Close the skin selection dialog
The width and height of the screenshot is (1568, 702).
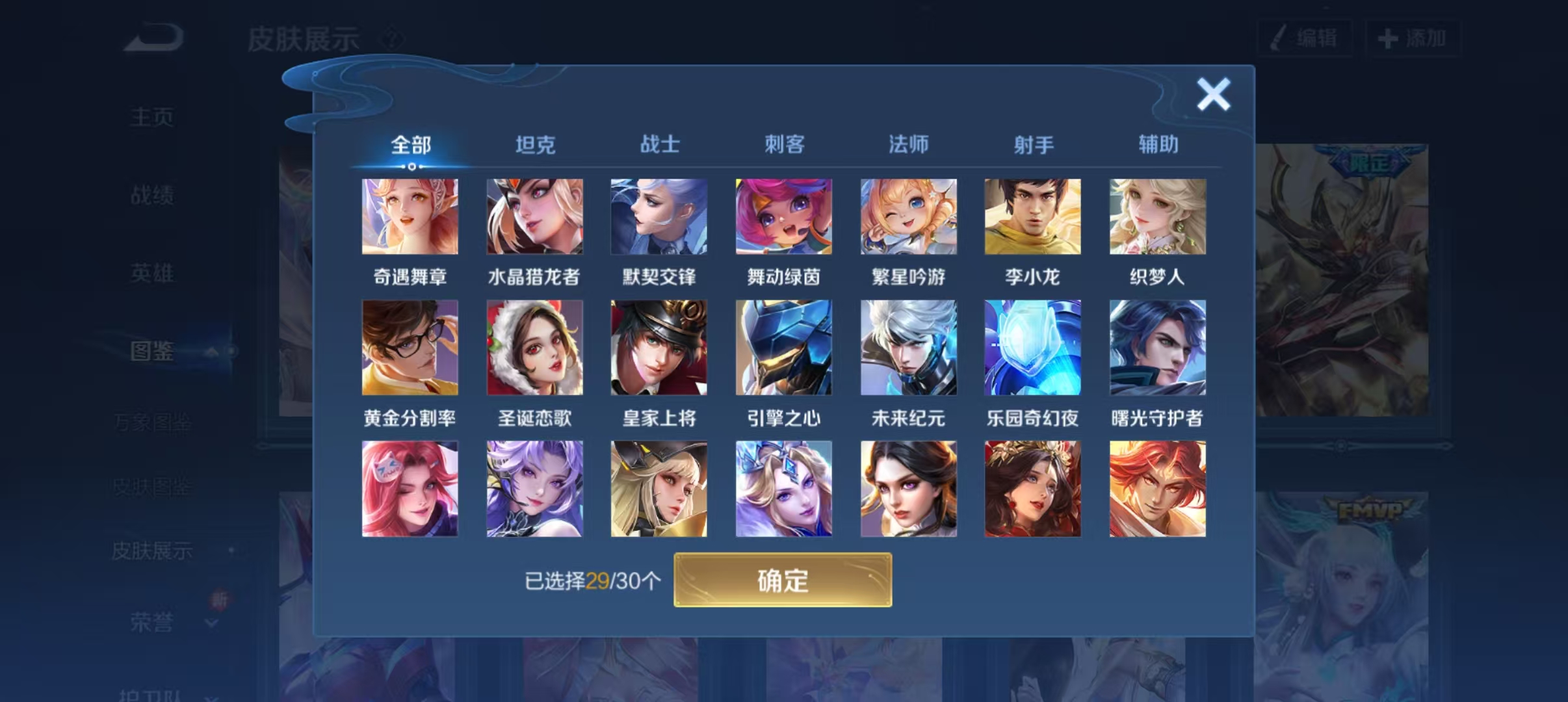[1213, 93]
